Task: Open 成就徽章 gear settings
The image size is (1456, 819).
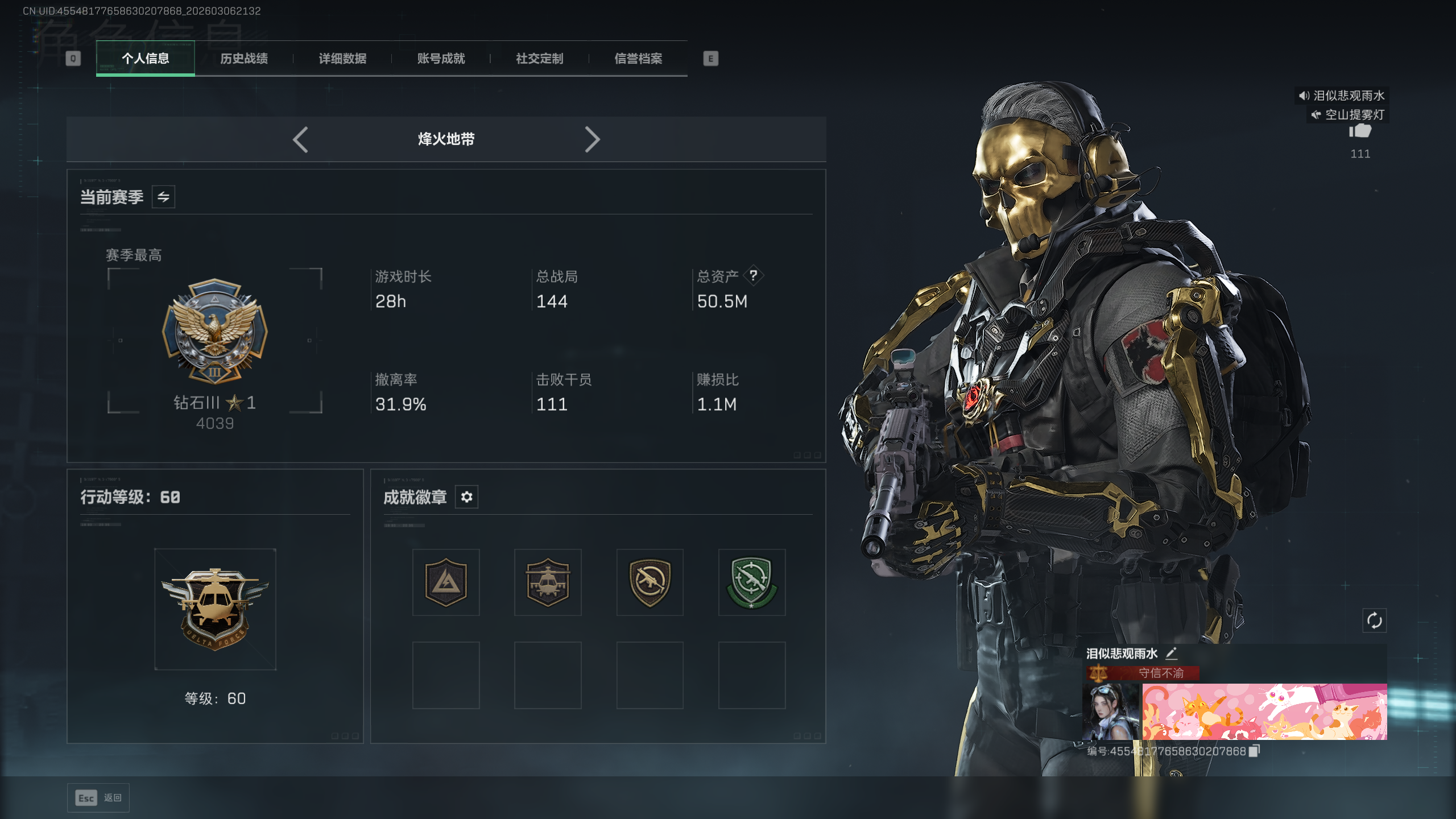Action: click(x=466, y=497)
